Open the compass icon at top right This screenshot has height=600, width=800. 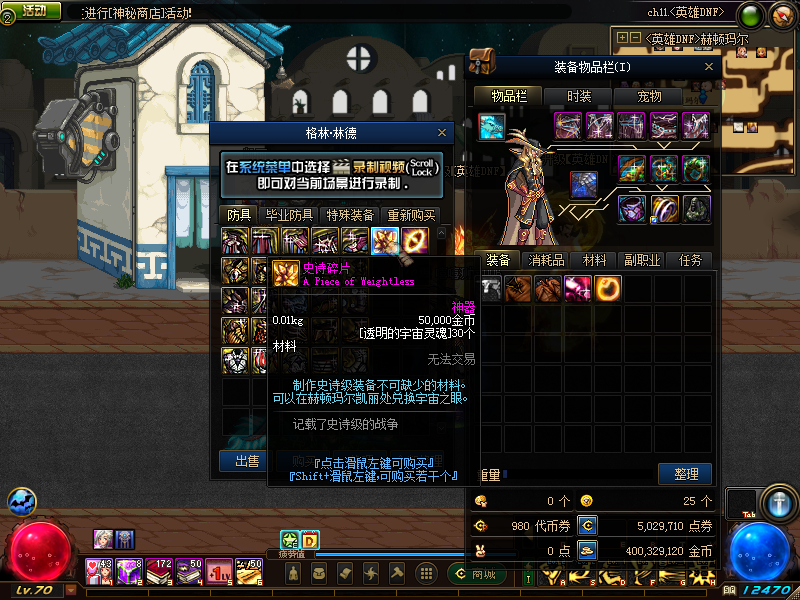coord(782,14)
